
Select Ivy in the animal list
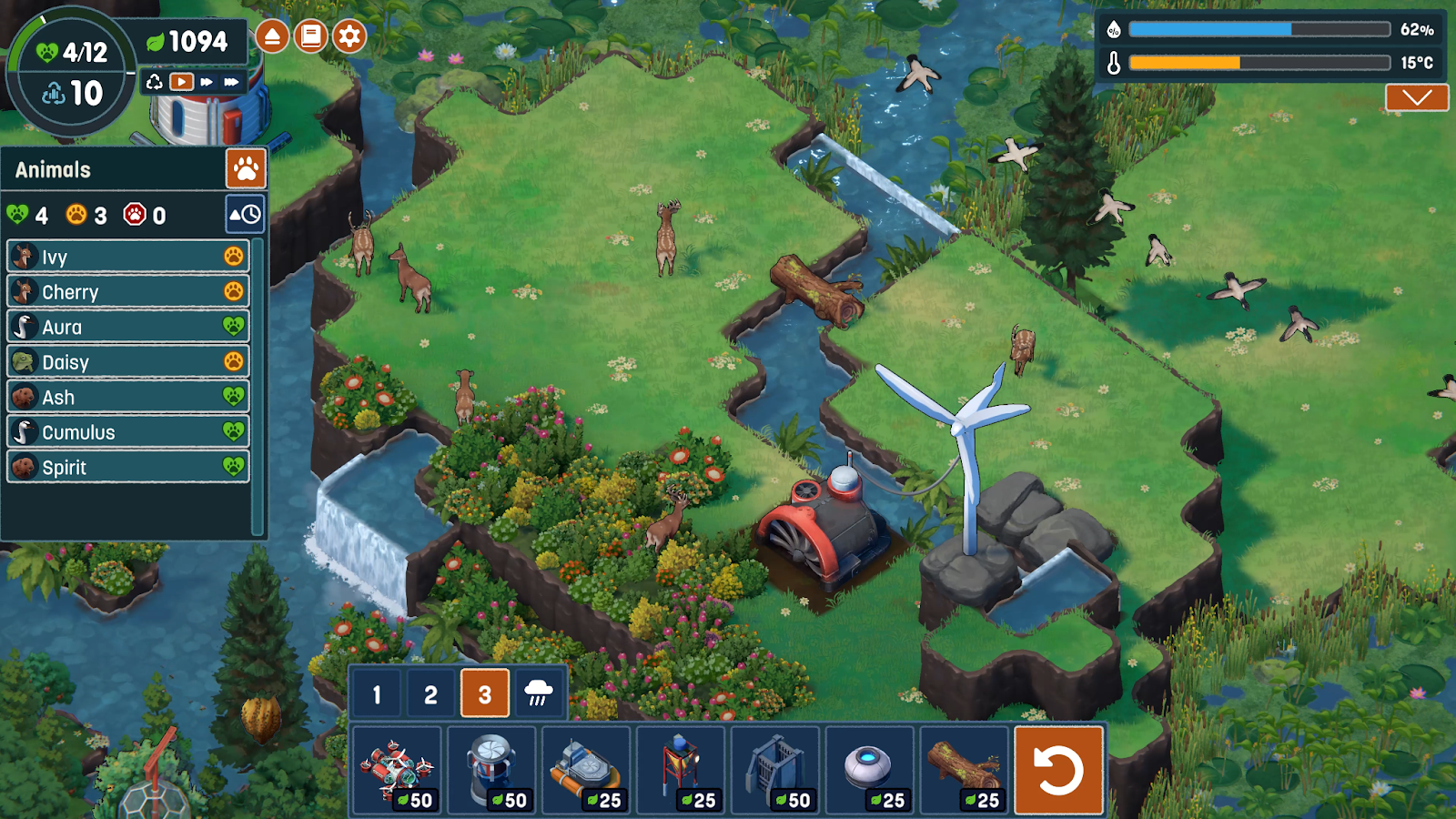(128, 258)
